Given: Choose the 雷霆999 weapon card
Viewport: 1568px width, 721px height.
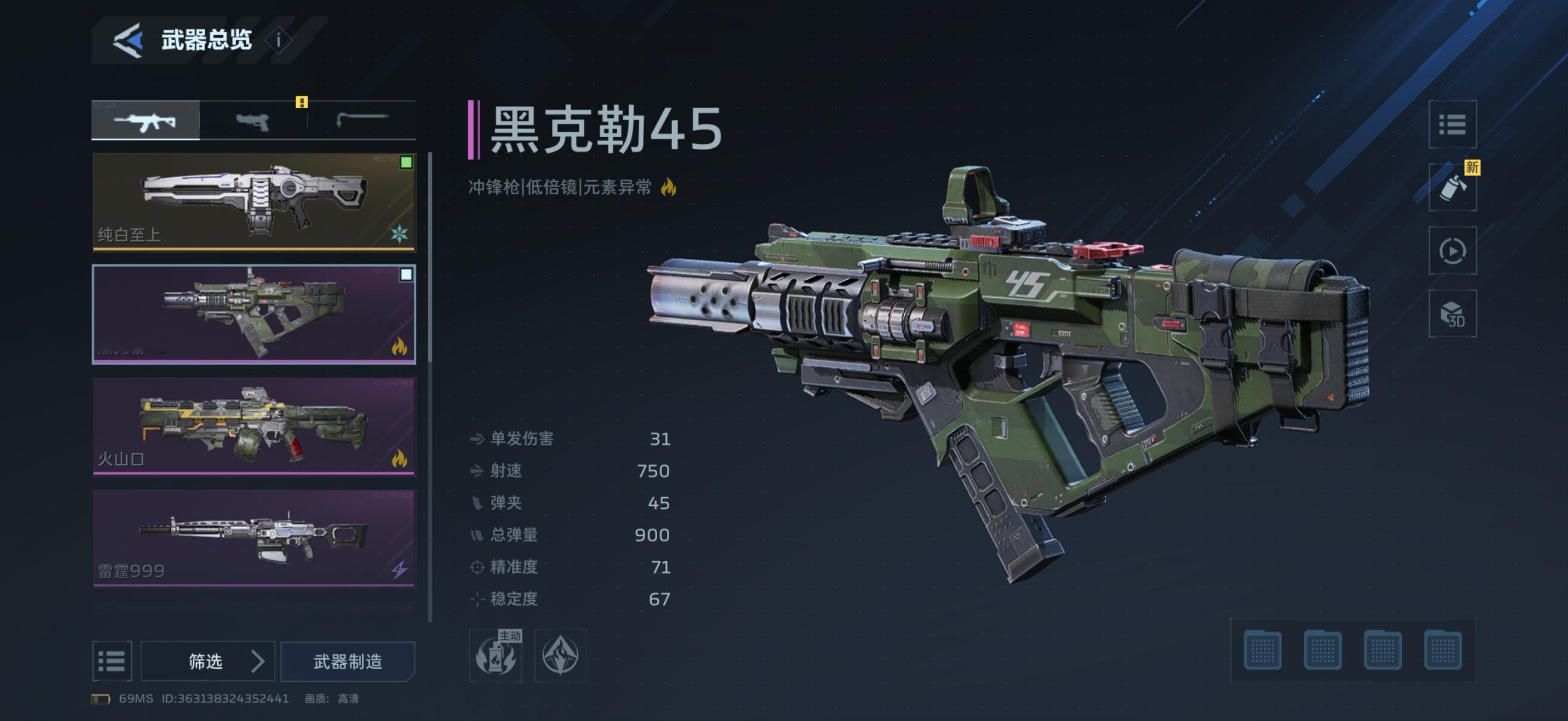Looking at the screenshot, I should [254, 538].
